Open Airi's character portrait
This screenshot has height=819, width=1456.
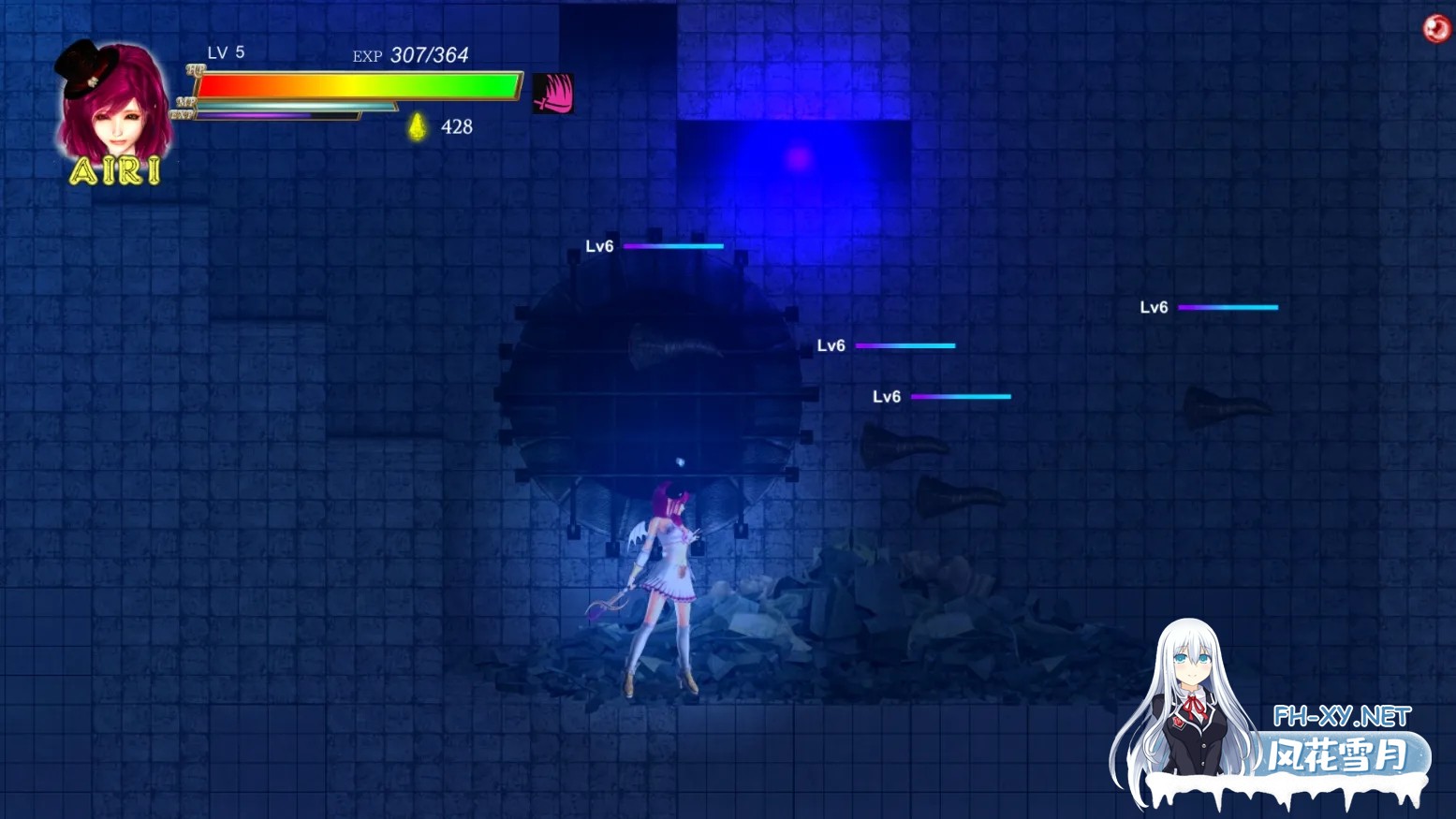(x=114, y=108)
